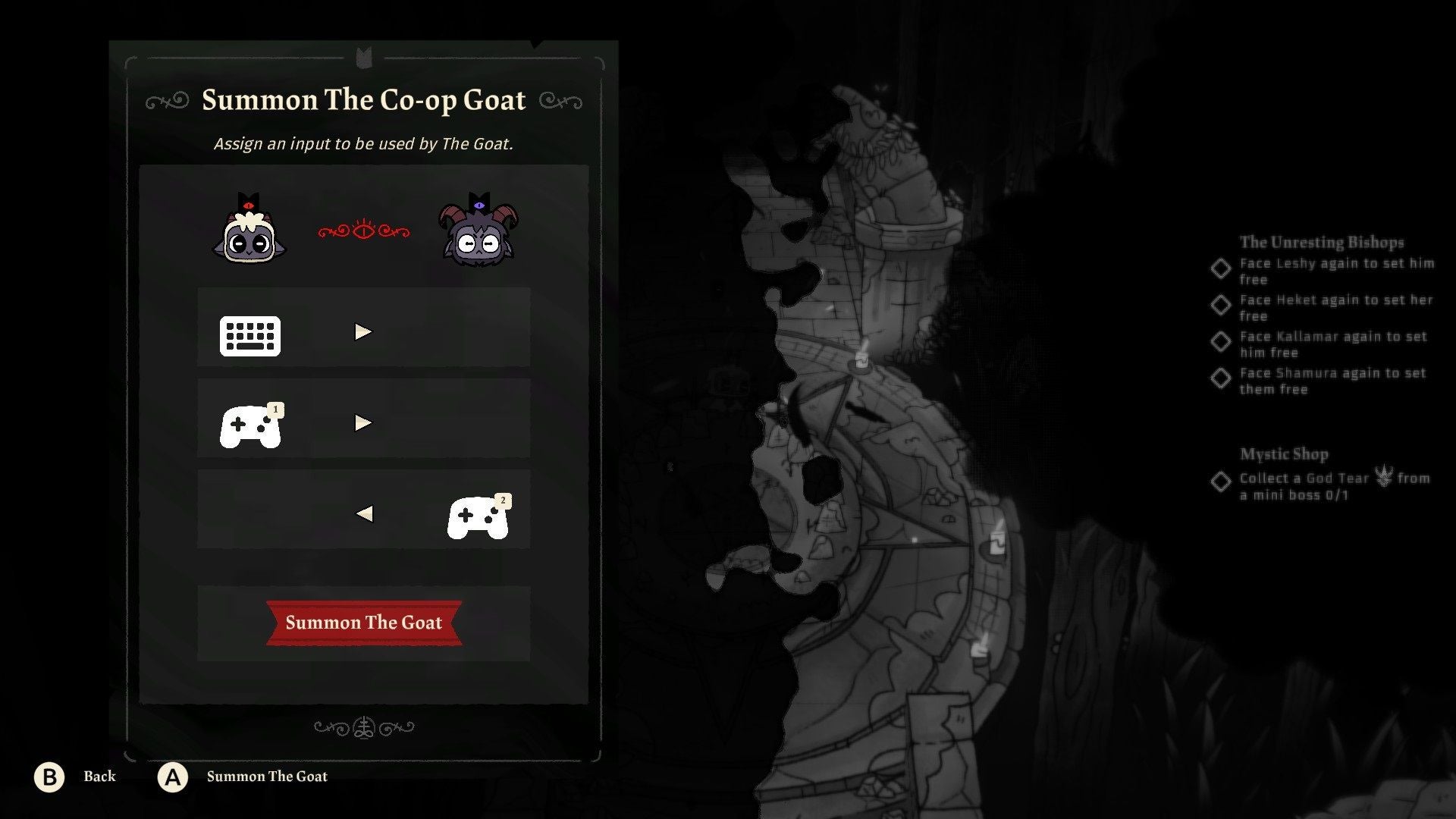Select The Unresting Bishops quest header

point(1322,243)
